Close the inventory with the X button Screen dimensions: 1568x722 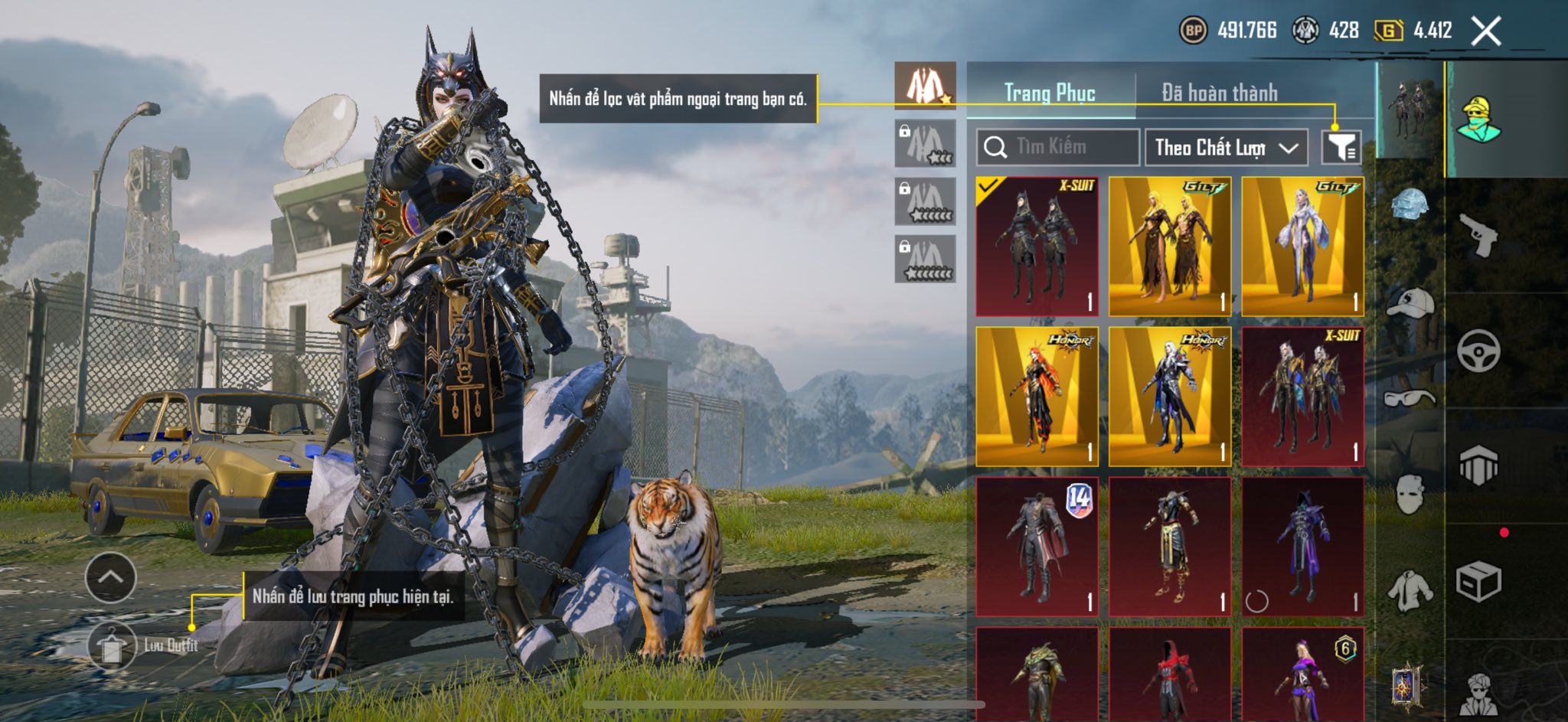(x=1485, y=31)
